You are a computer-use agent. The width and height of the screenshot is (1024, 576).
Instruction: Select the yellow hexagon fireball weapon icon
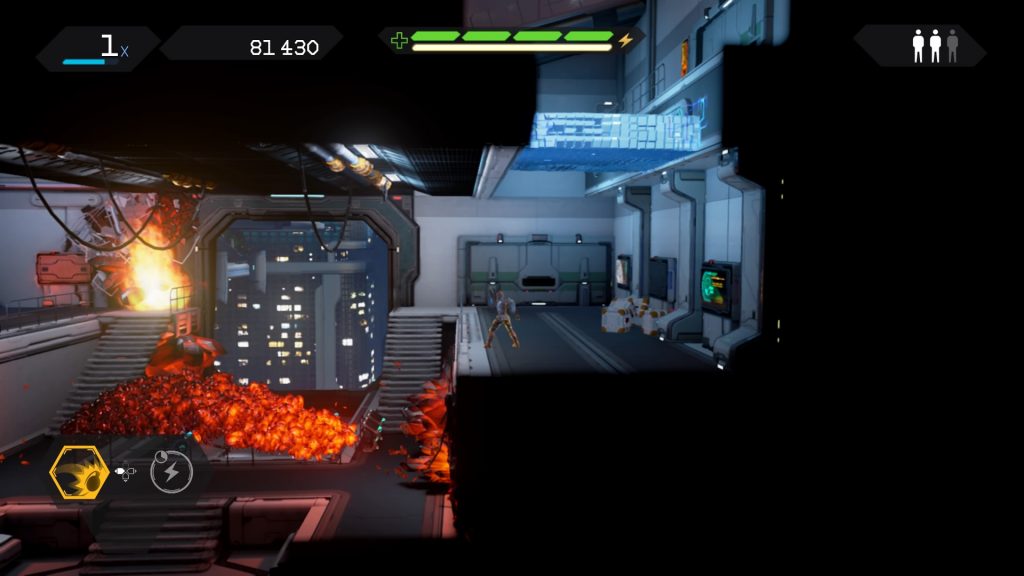pos(79,472)
